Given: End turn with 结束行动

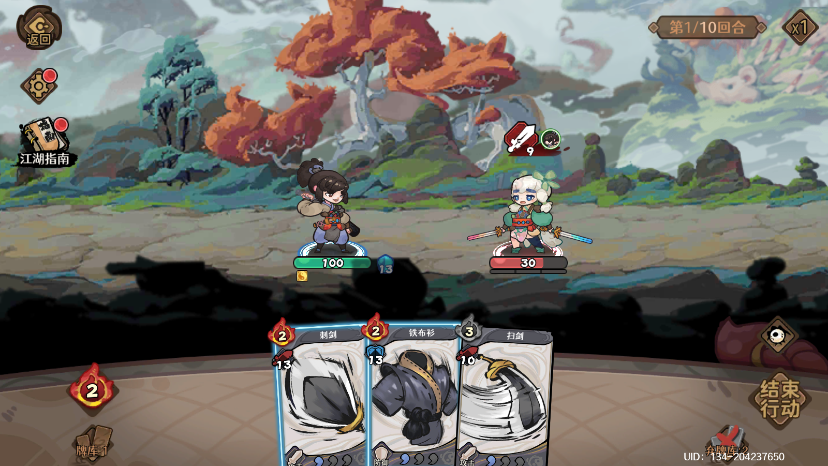Looking at the screenshot, I should coord(779,398).
